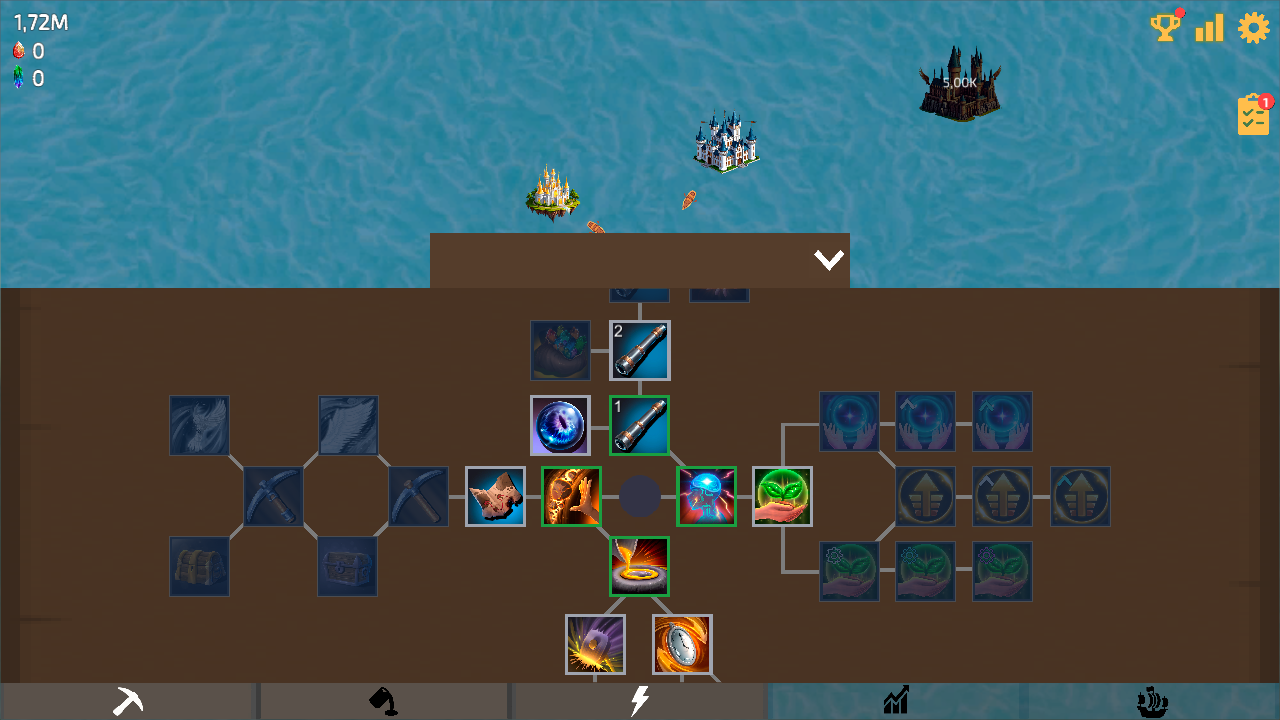Switch to the mining pickaxe tab

coord(128,700)
